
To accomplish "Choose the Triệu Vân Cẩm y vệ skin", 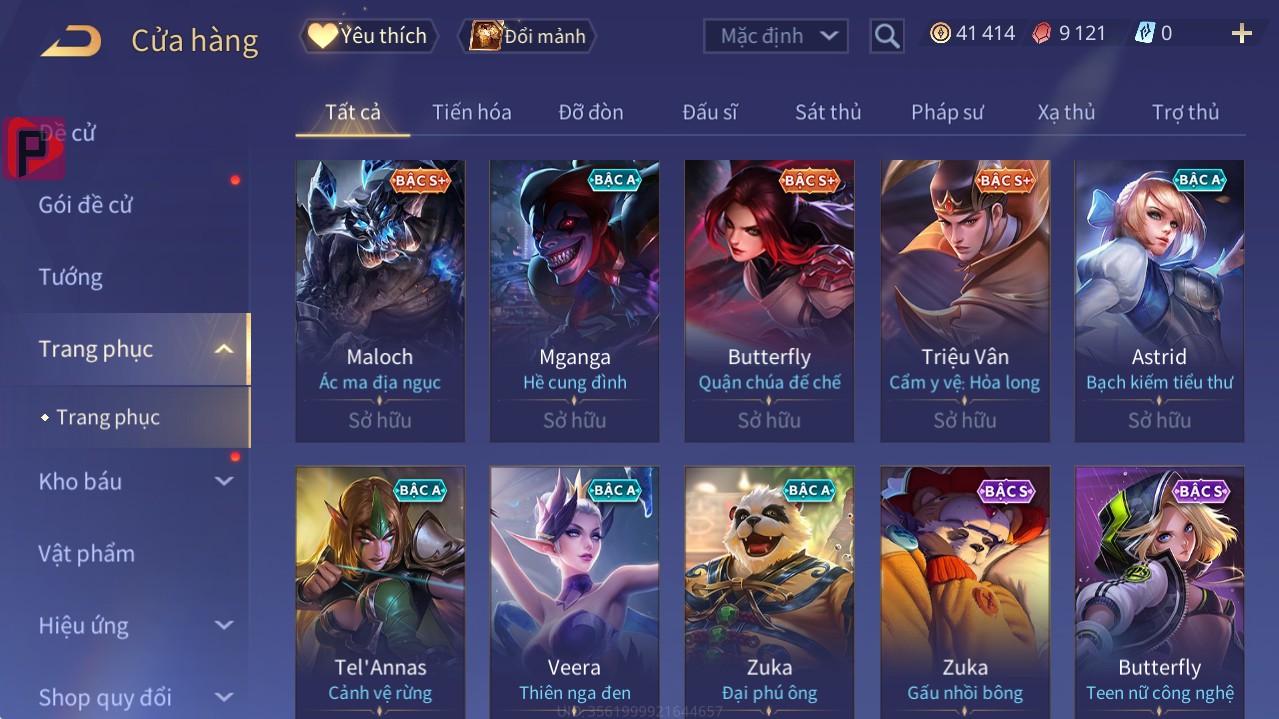I will pyautogui.click(x=964, y=300).
